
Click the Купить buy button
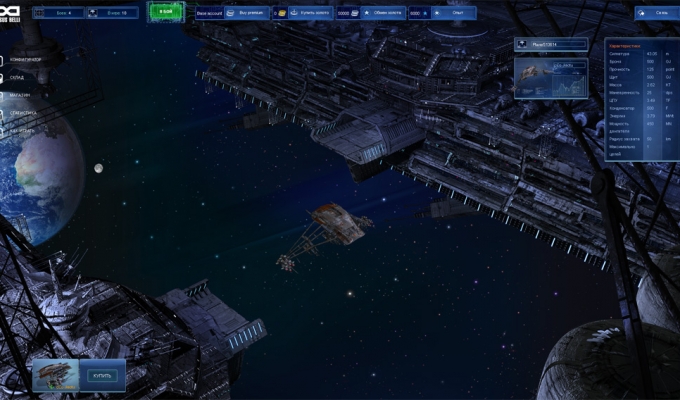pos(103,376)
